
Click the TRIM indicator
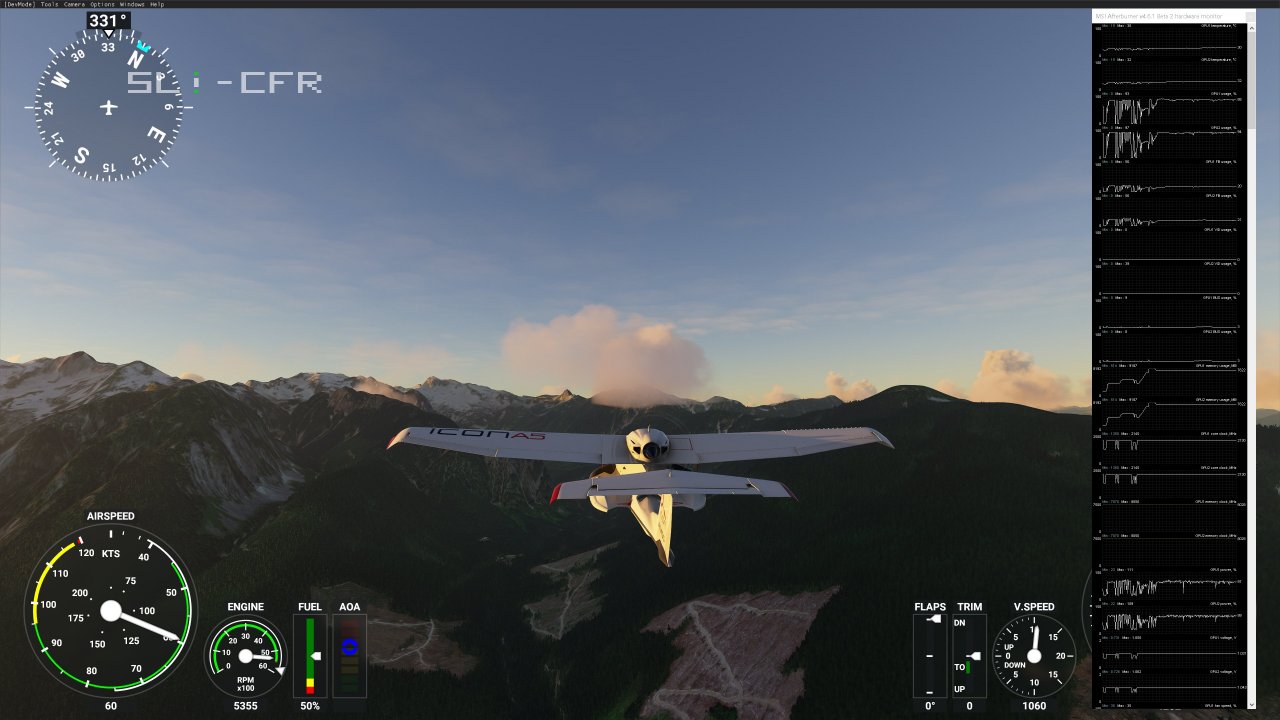pos(968,655)
